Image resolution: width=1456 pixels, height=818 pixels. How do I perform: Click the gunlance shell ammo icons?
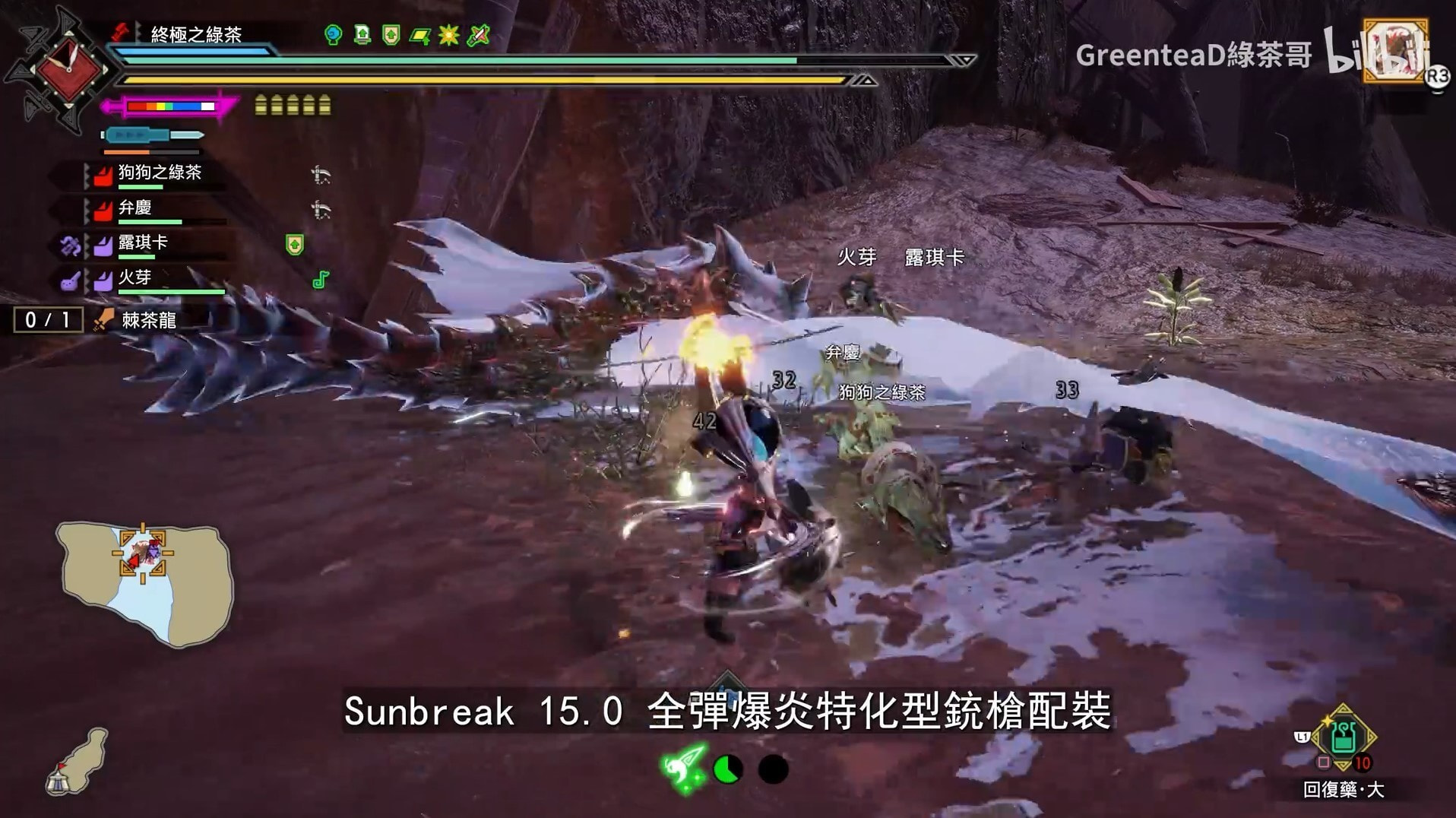tap(293, 105)
